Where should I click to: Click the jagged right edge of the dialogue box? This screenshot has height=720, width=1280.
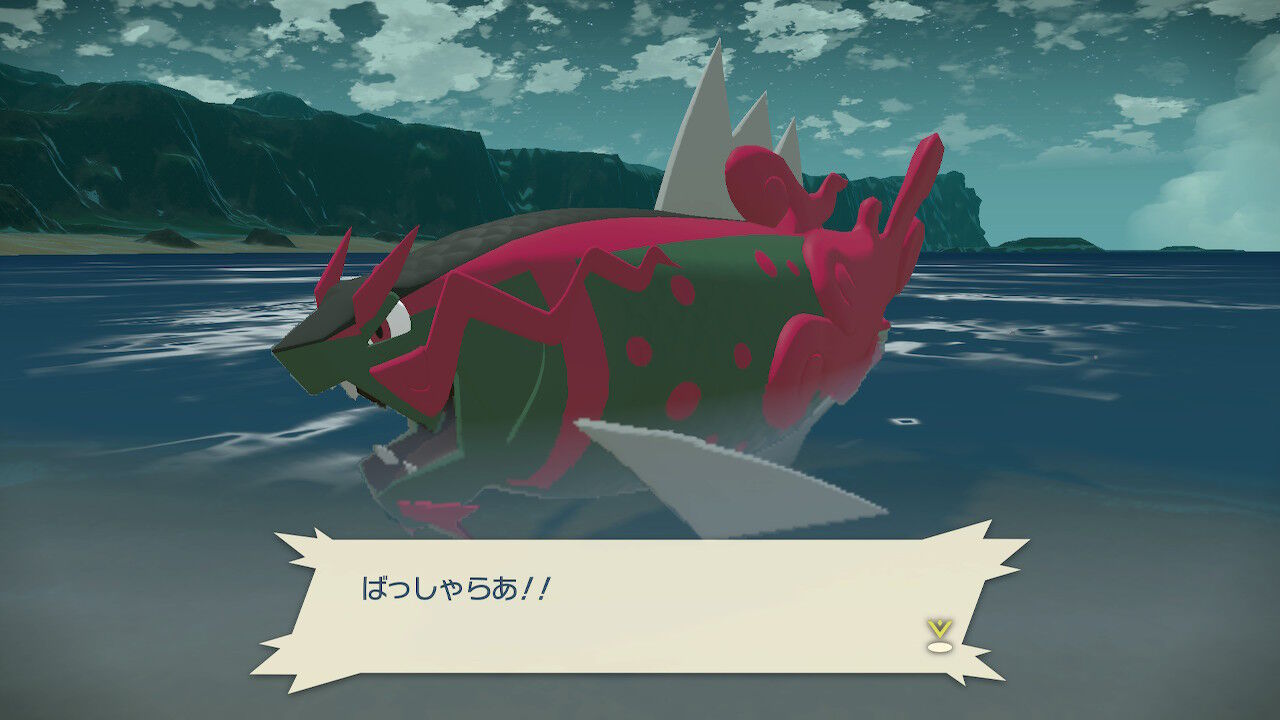(985, 600)
